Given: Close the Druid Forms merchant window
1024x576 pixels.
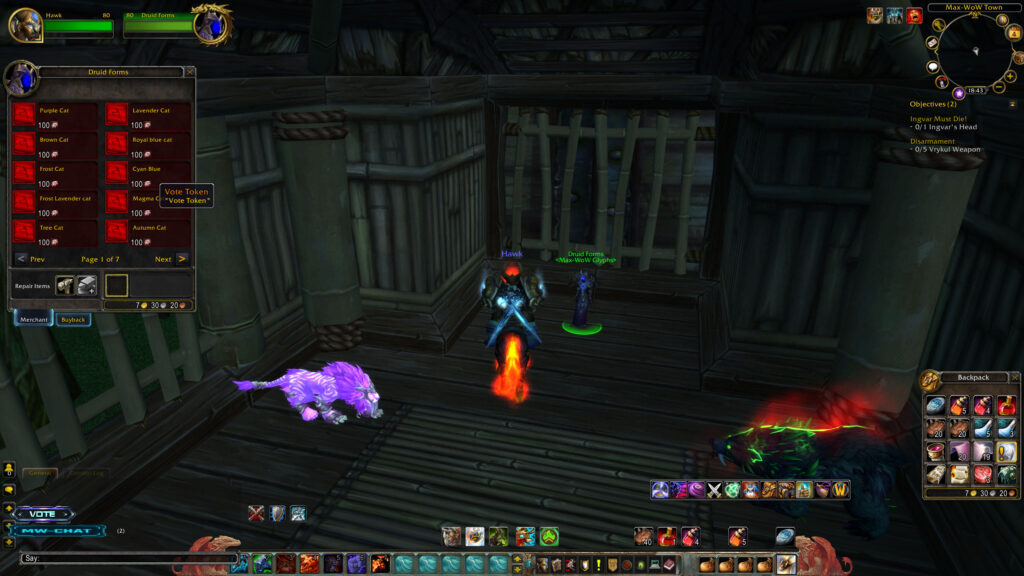Looking at the screenshot, I should pos(190,72).
